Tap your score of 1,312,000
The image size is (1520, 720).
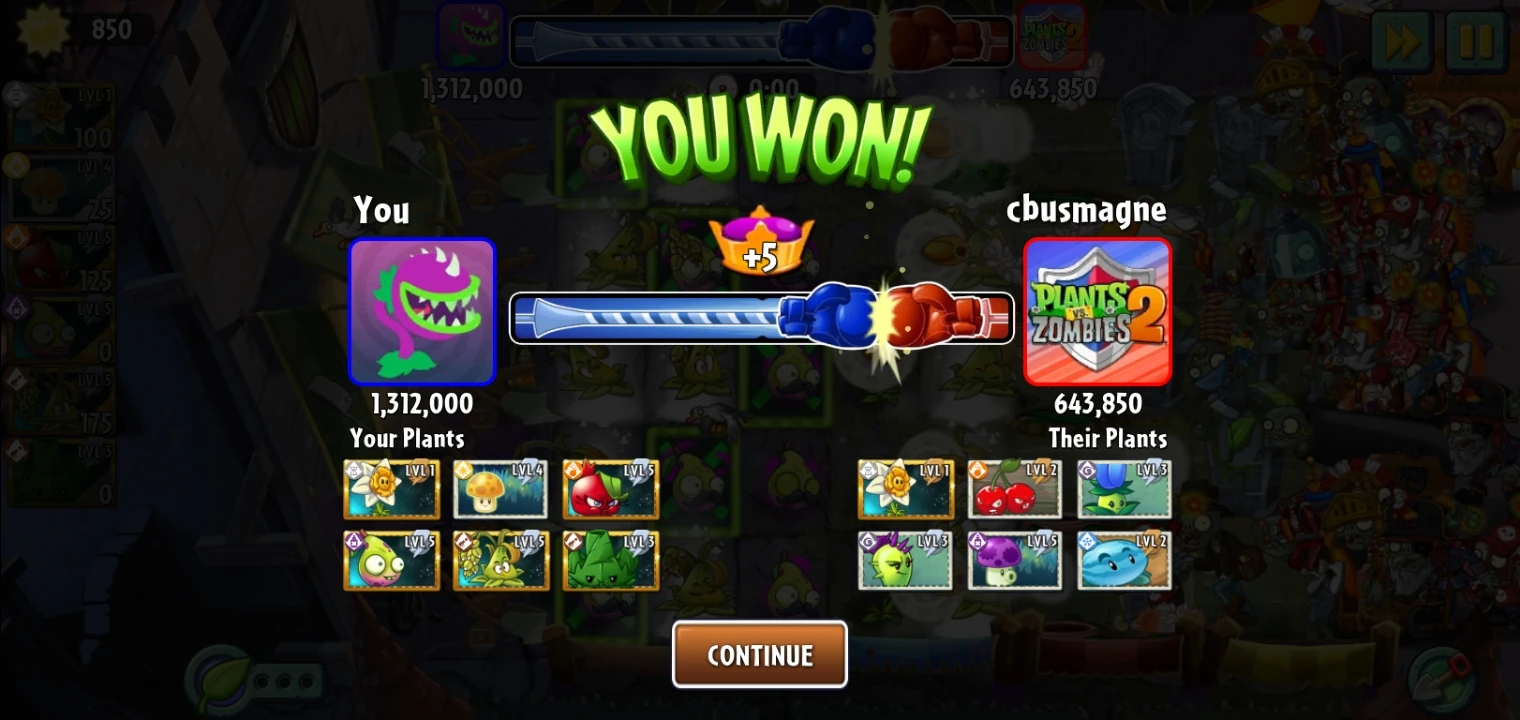[422, 404]
